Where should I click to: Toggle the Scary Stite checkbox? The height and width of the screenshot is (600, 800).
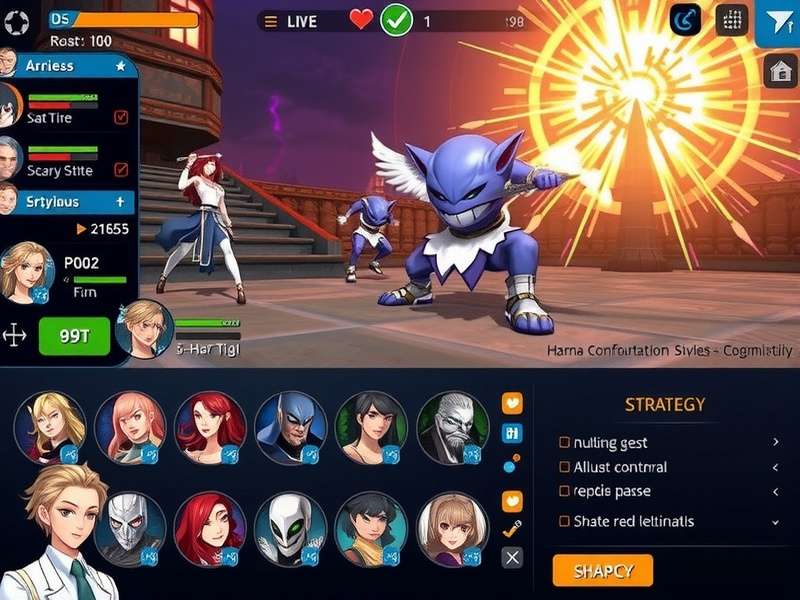(121, 170)
